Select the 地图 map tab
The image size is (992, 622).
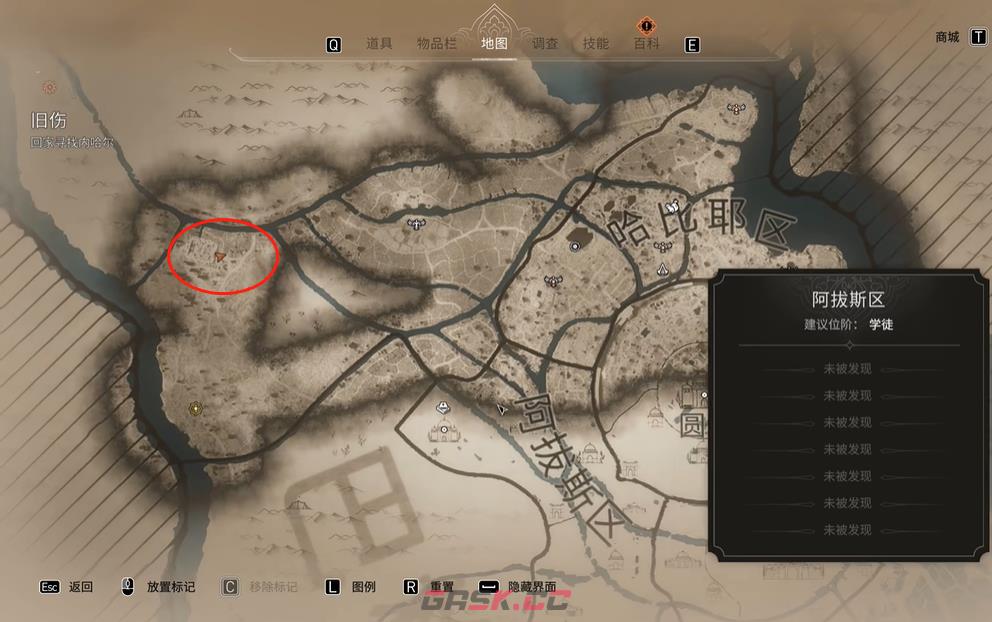[x=494, y=44]
